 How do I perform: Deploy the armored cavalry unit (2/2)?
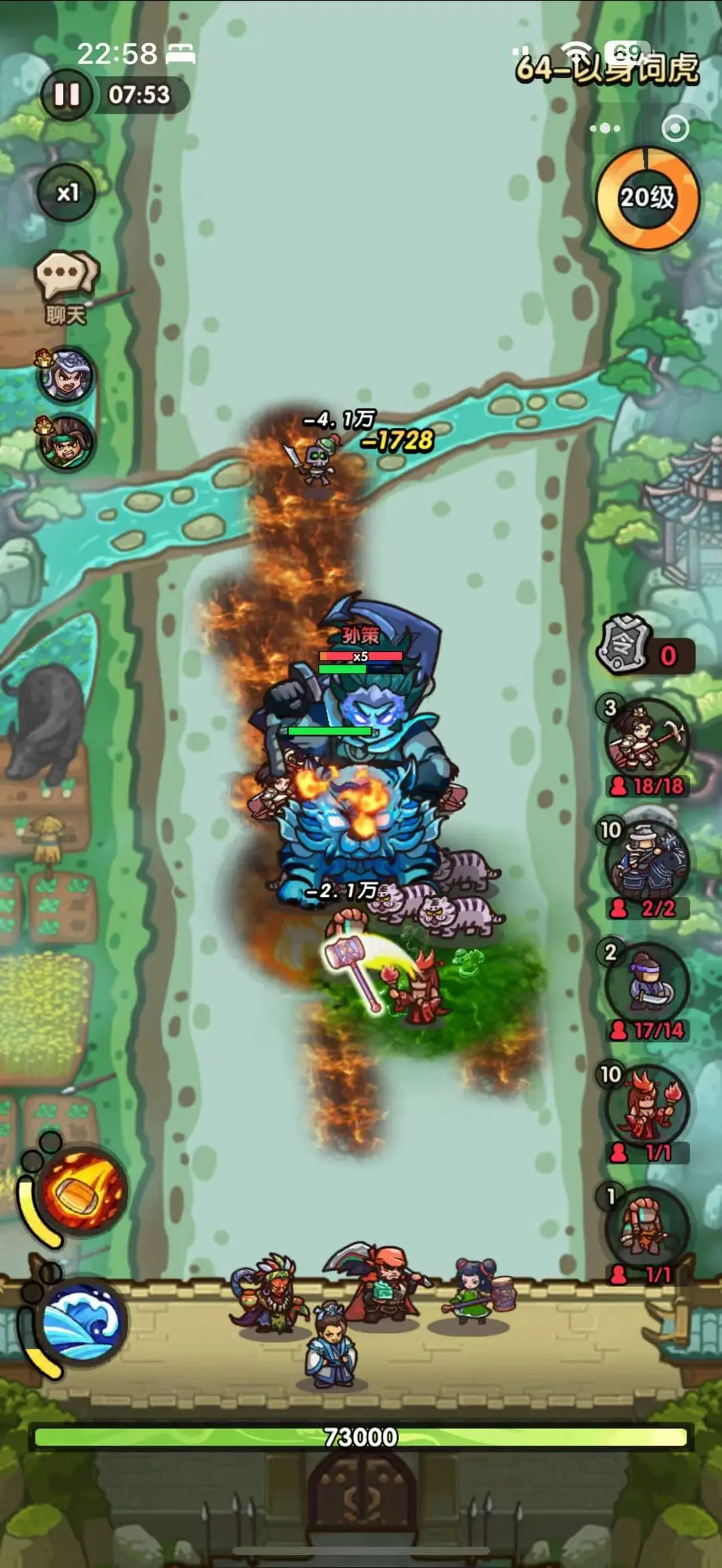pyautogui.click(x=646, y=863)
